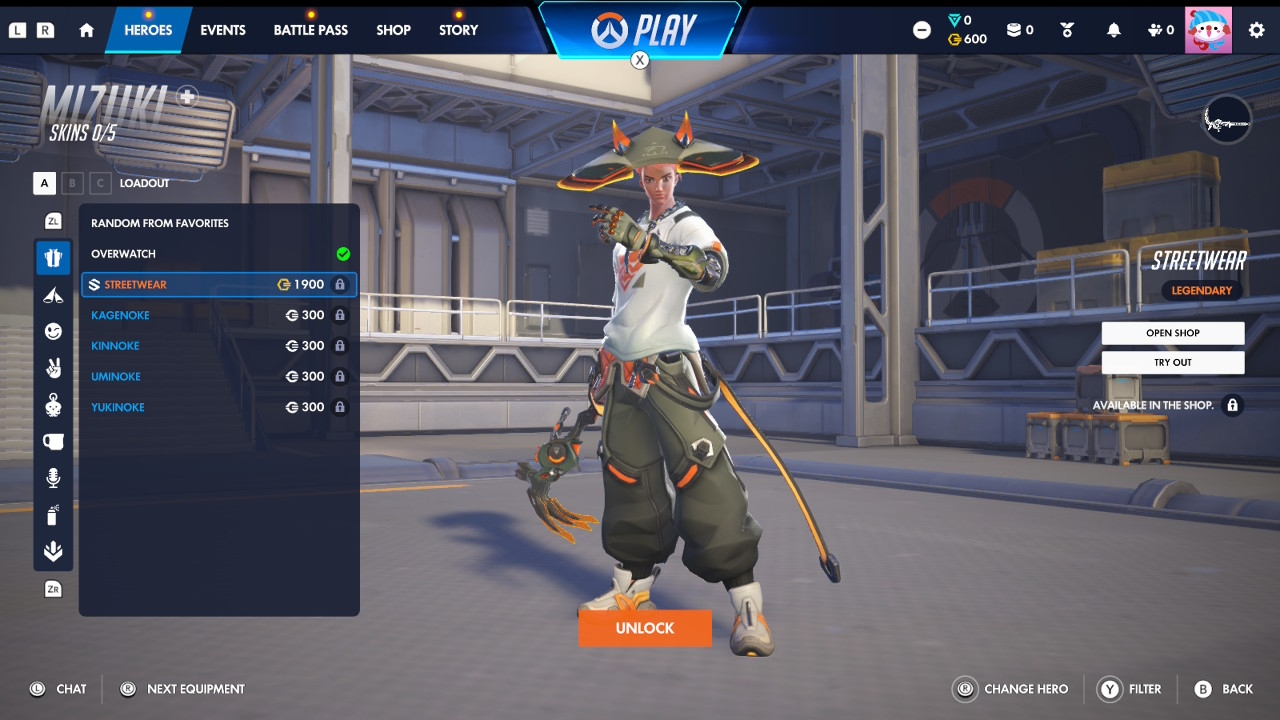The width and height of the screenshot is (1280, 720).
Task: Select the Yukinoke skin
Action: (x=218, y=407)
